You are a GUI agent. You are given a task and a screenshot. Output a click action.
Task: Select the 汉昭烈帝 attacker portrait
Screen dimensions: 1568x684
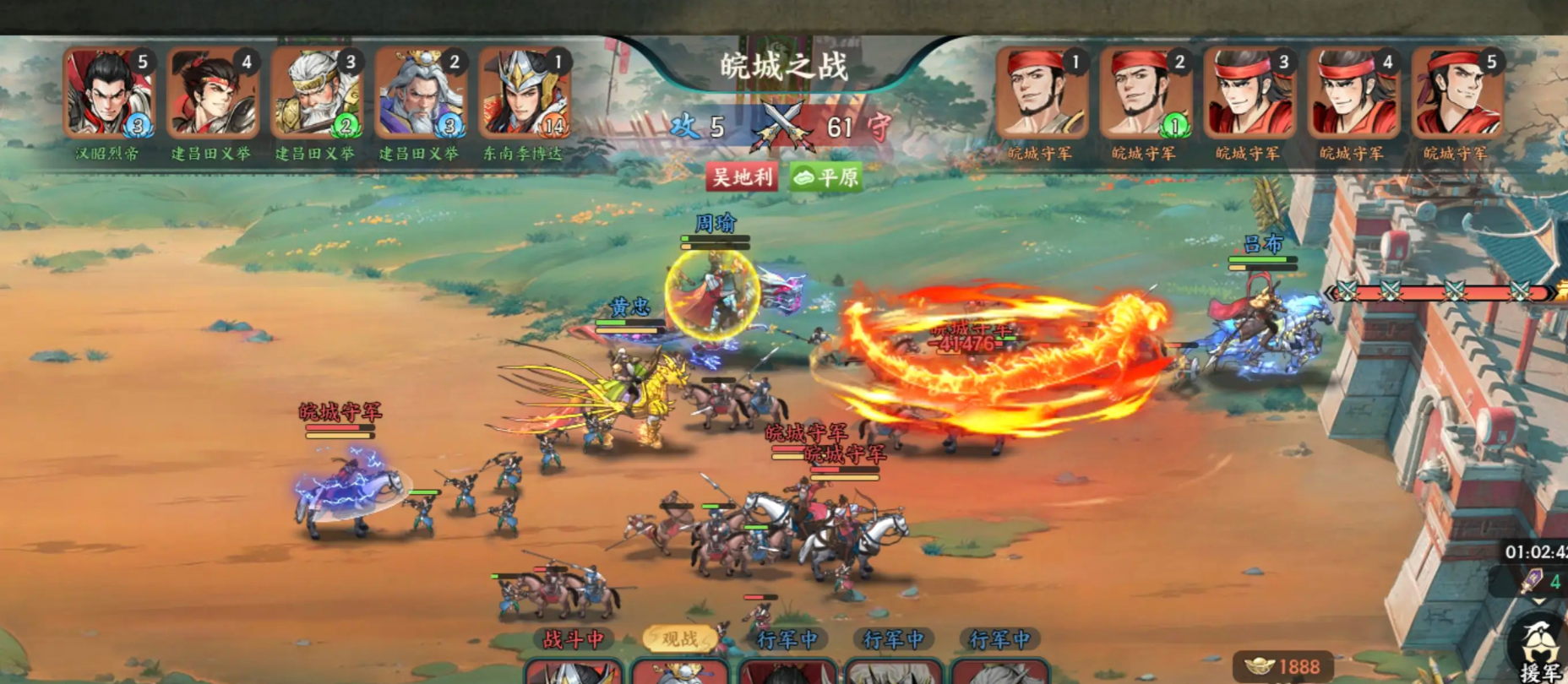[108, 95]
